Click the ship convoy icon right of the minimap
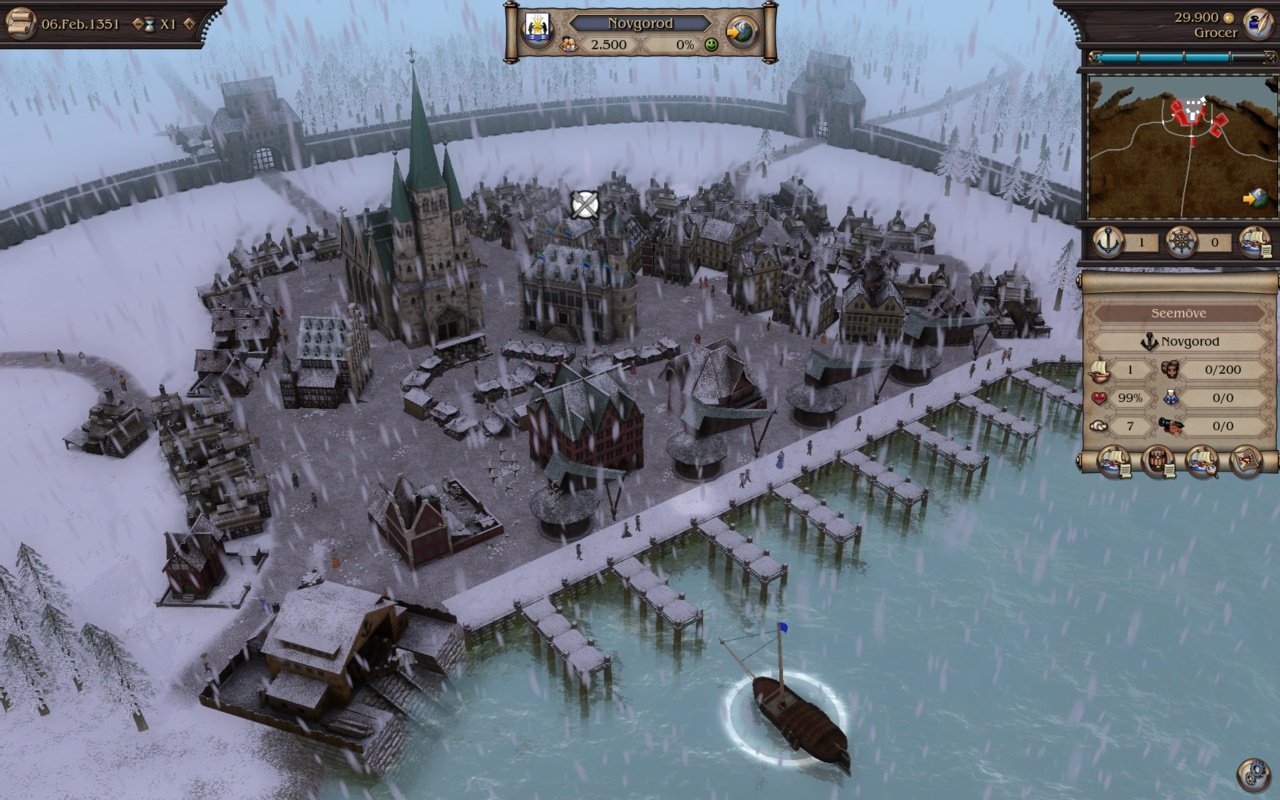This screenshot has width=1280, height=800. coord(1258,242)
